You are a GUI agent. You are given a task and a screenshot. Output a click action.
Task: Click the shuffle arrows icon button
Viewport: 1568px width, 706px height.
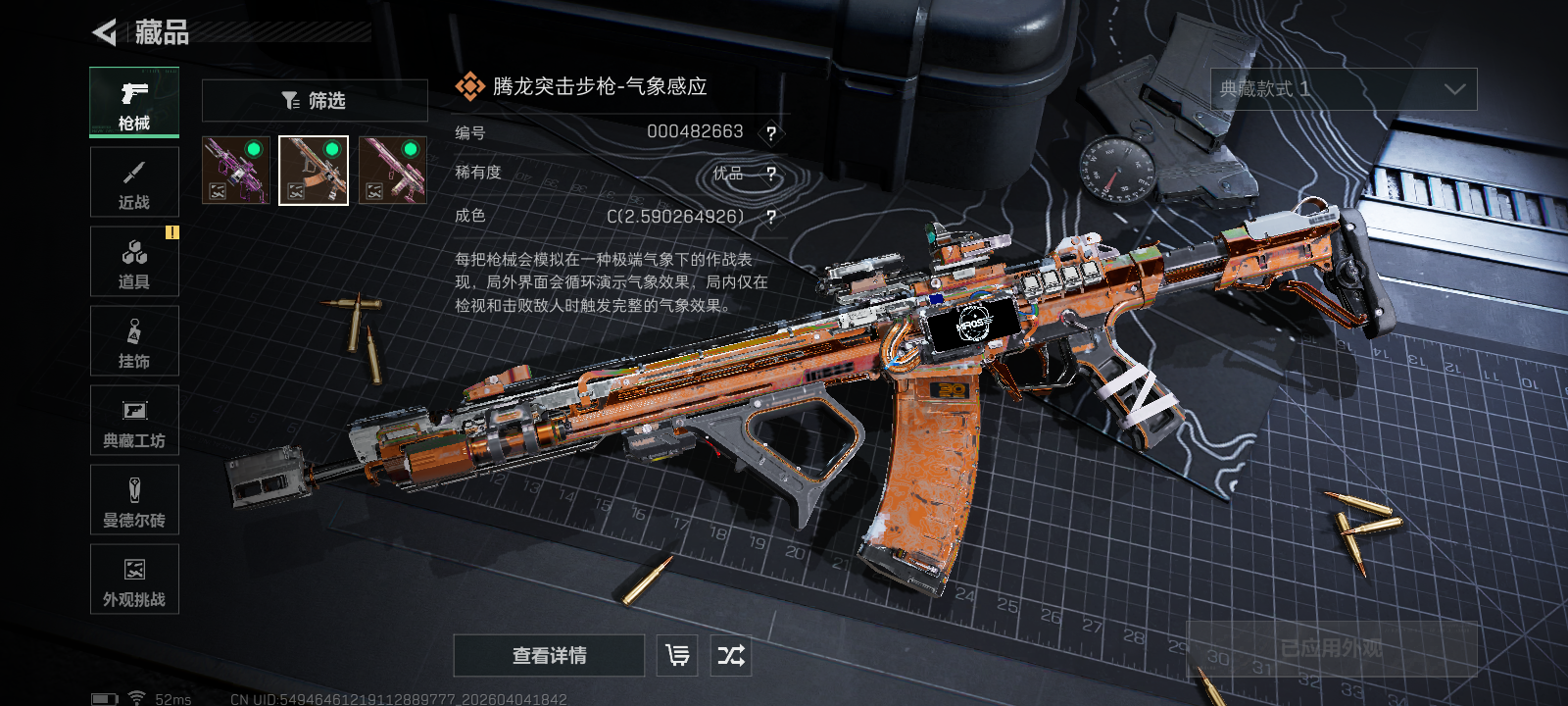[731, 655]
